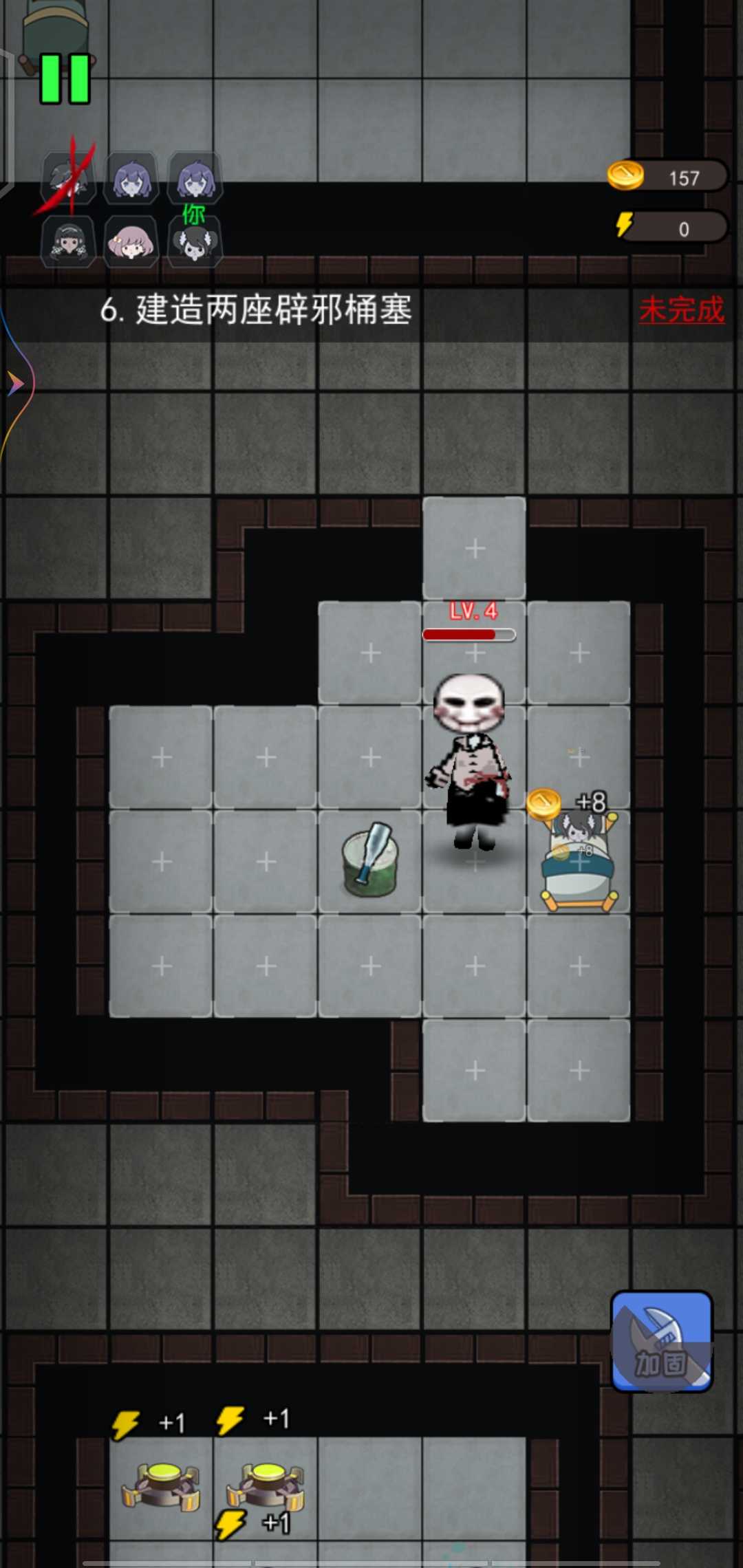Expand the side panel arrow on left edge
The image size is (743, 1568).
click(15, 383)
